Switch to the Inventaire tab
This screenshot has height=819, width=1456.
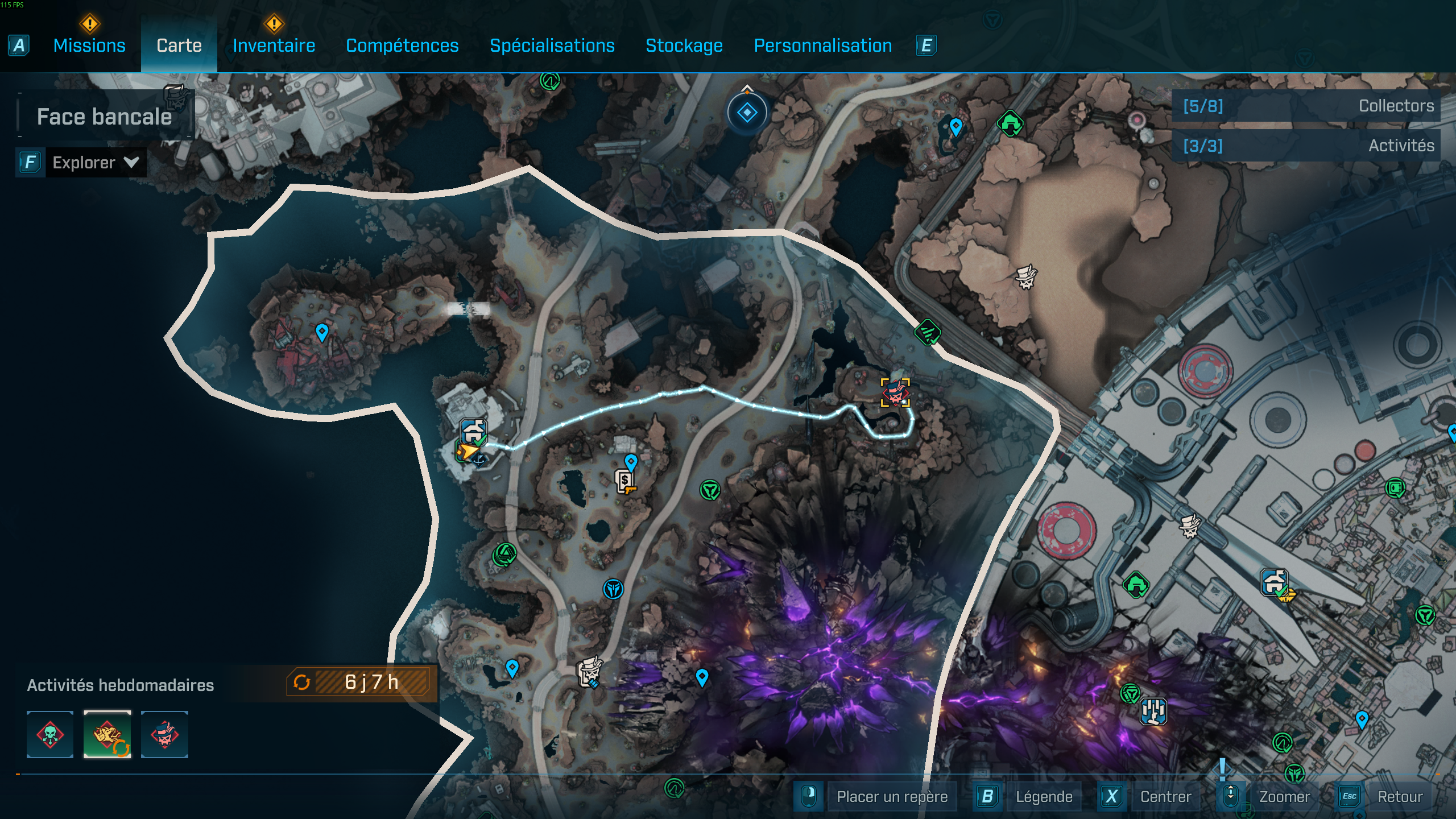coord(274,45)
